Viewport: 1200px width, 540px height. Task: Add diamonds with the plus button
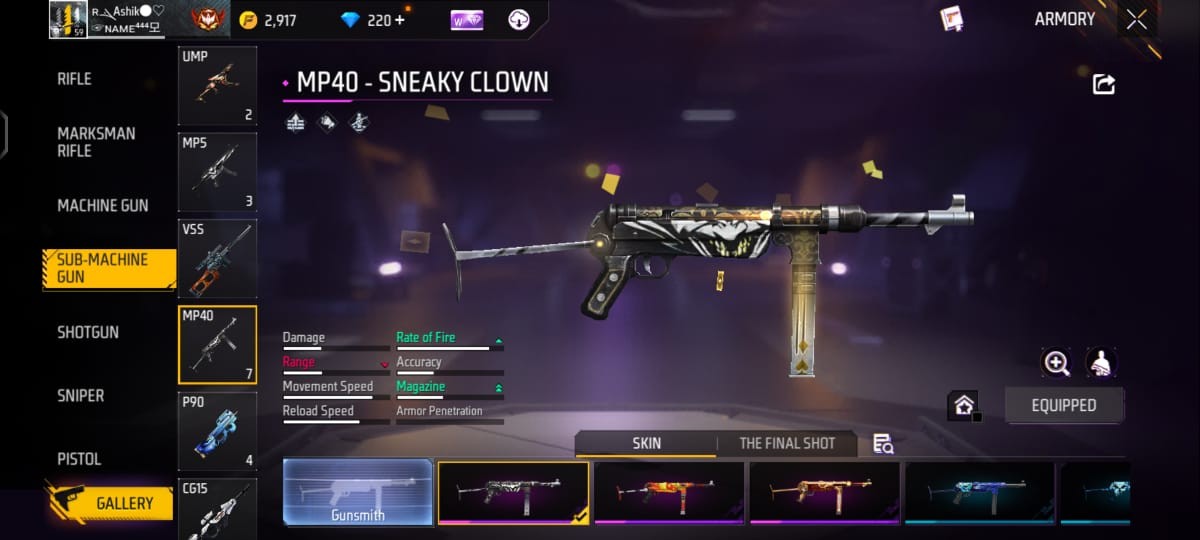[401, 20]
